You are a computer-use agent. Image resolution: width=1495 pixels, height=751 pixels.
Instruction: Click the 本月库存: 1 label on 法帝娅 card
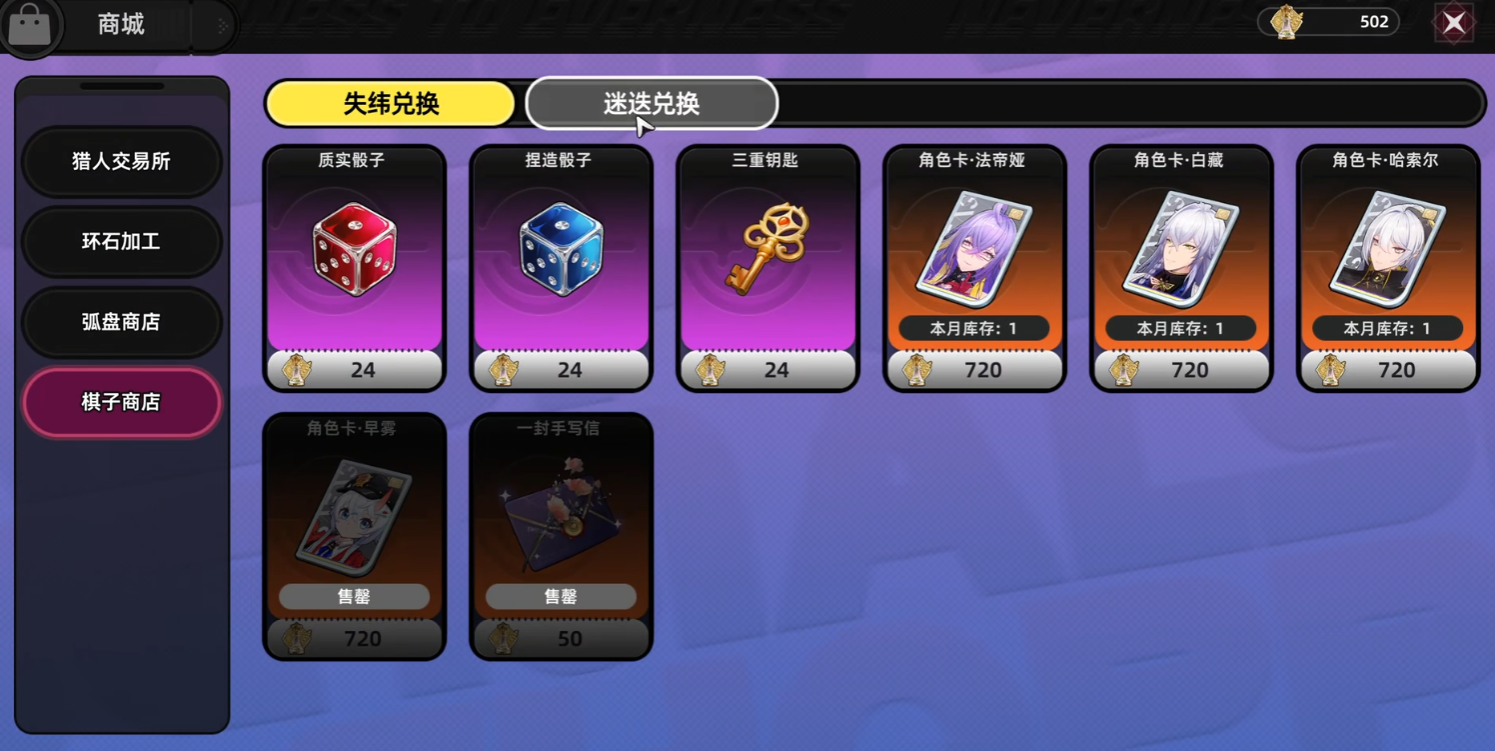pyautogui.click(x=975, y=328)
